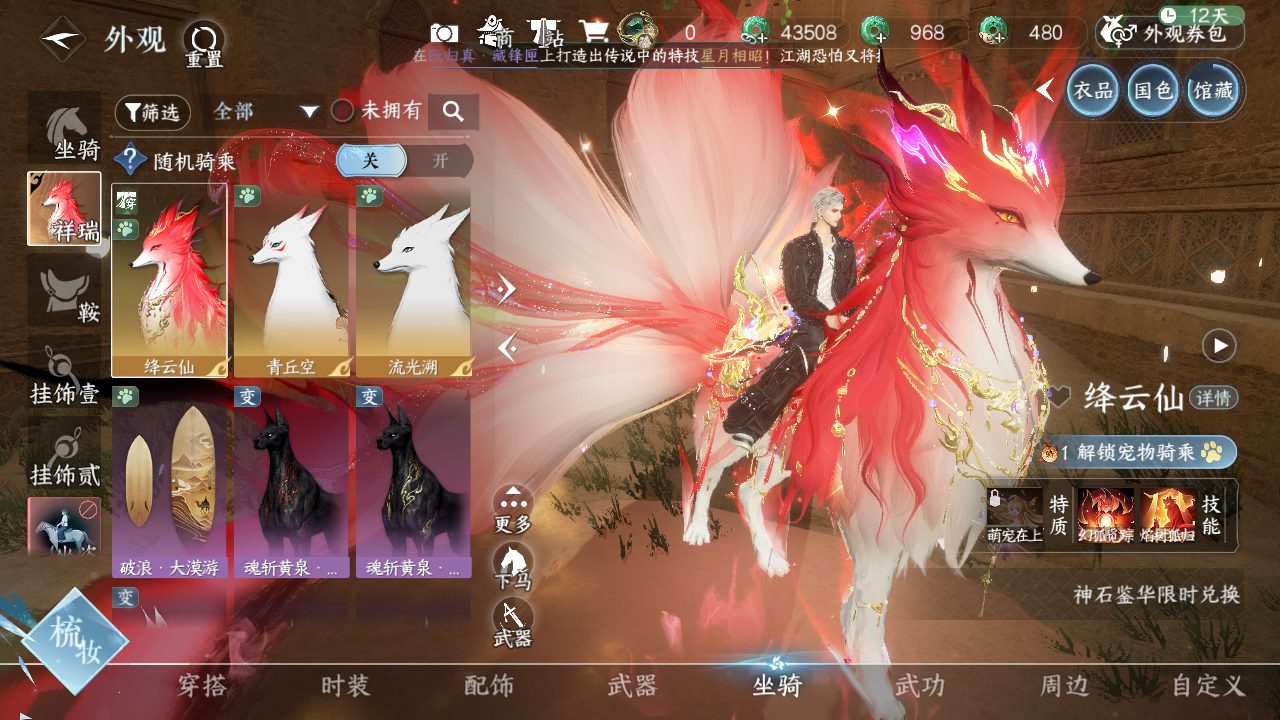
Task: Open the 外观券包 voucher pack
Action: pos(1170,33)
